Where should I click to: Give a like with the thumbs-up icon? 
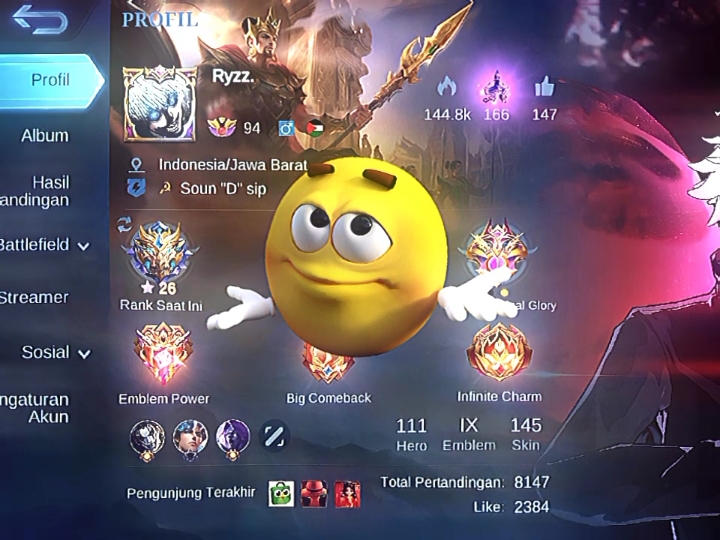544,87
